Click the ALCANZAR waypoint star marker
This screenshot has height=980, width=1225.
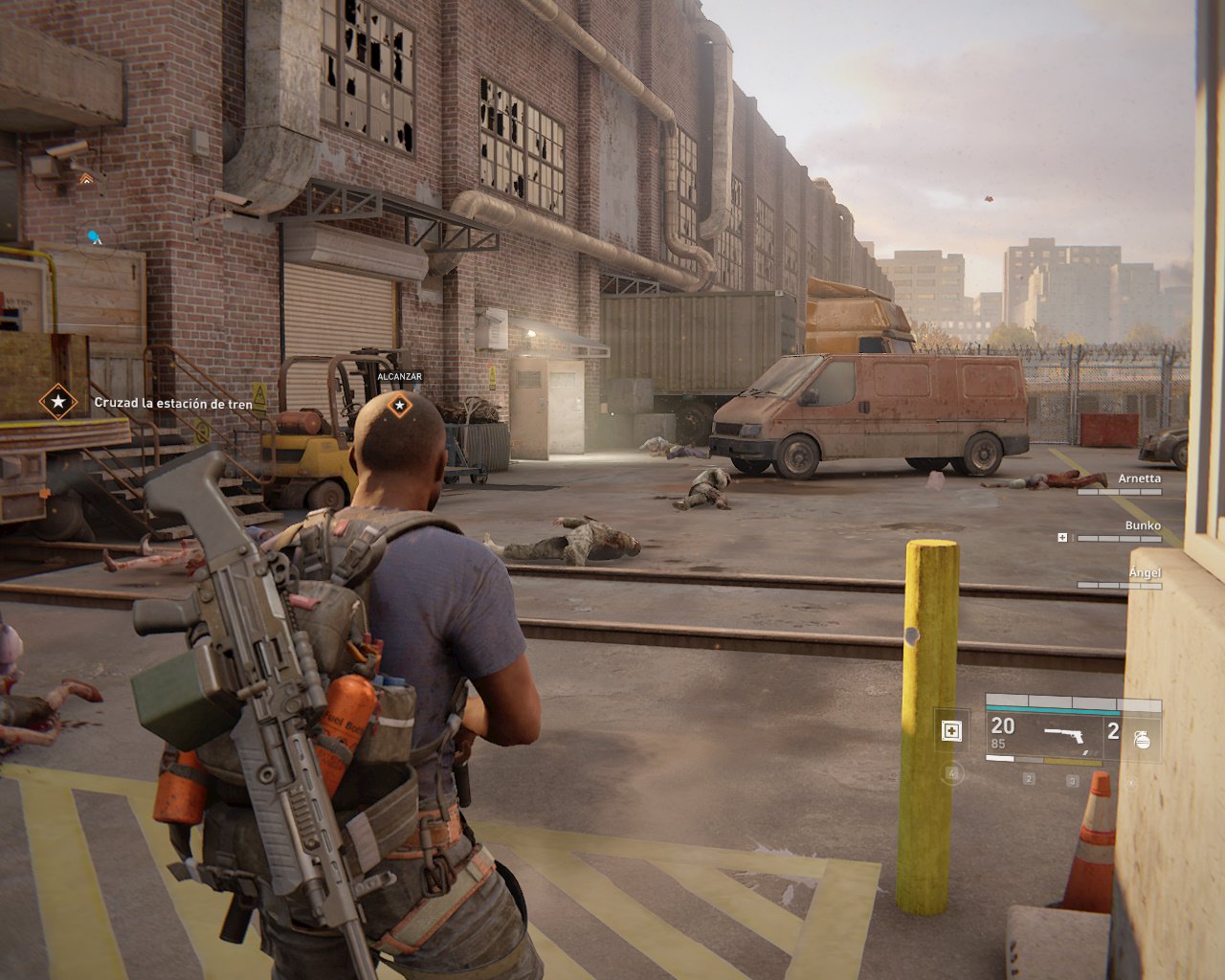click(399, 406)
